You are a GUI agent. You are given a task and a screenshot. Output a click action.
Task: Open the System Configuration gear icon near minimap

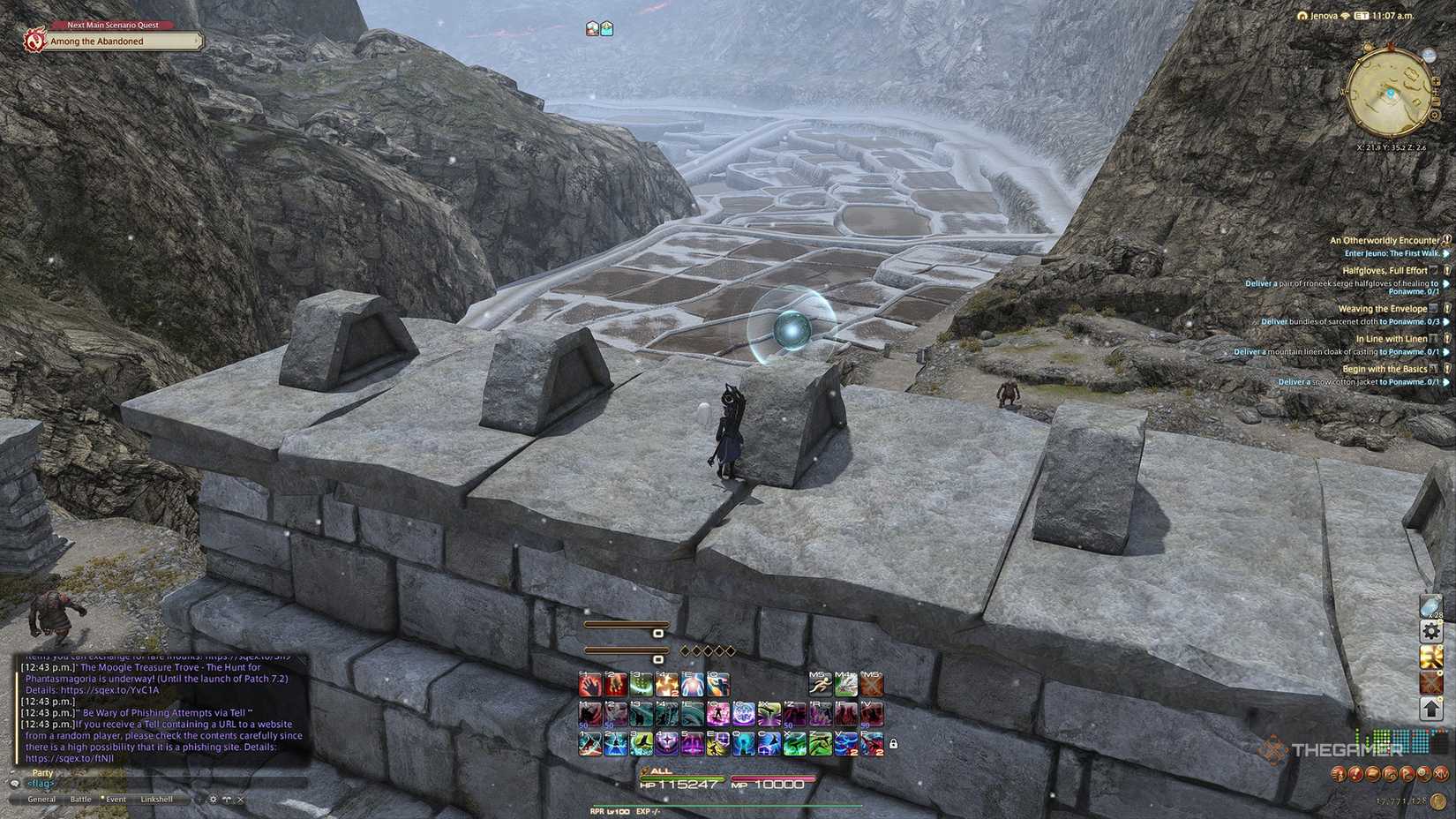tap(1430, 630)
